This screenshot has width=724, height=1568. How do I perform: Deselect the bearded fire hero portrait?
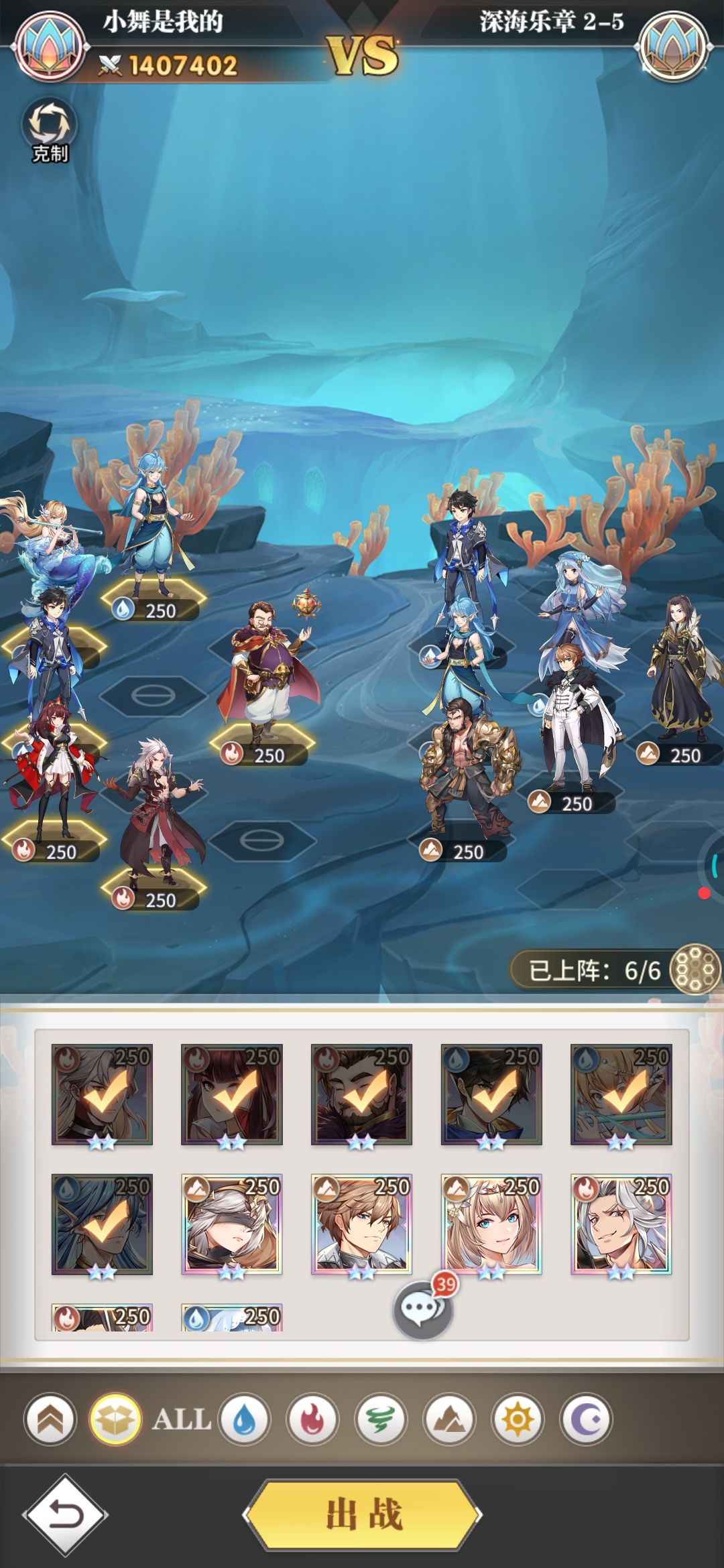click(x=361, y=1094)
